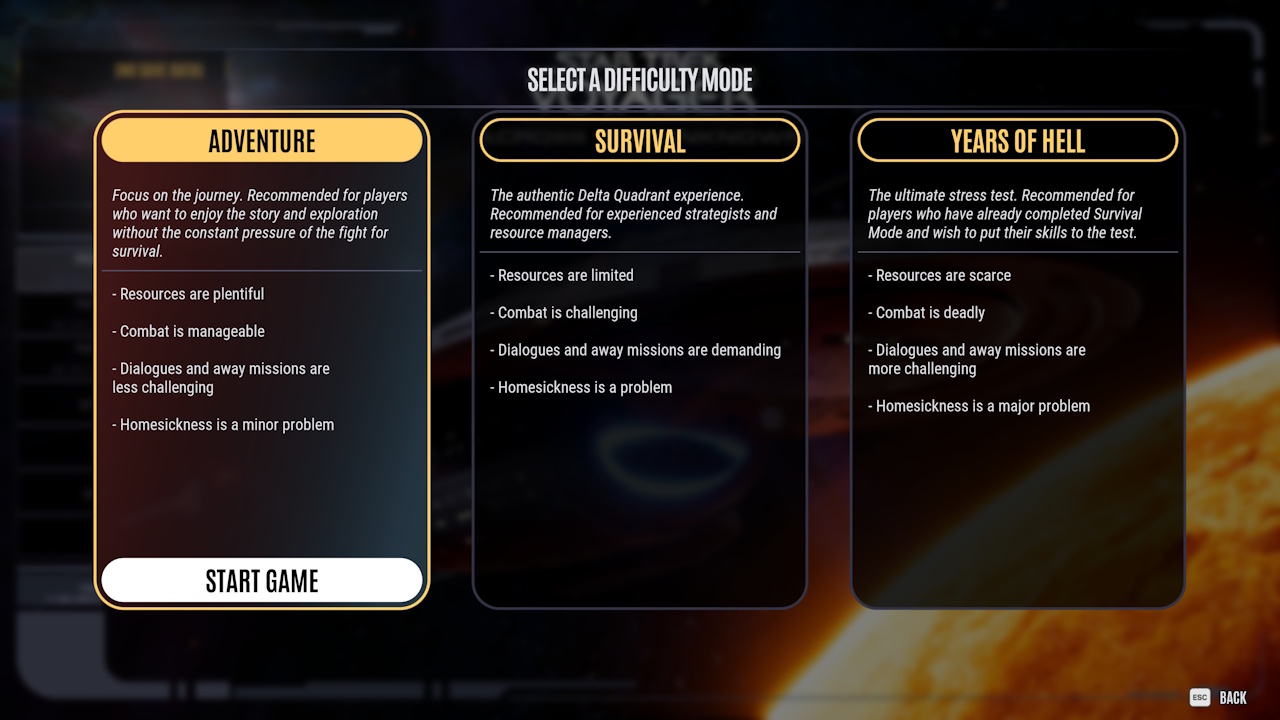Click the gold Adventure header pill

click(x=261, y=140)
